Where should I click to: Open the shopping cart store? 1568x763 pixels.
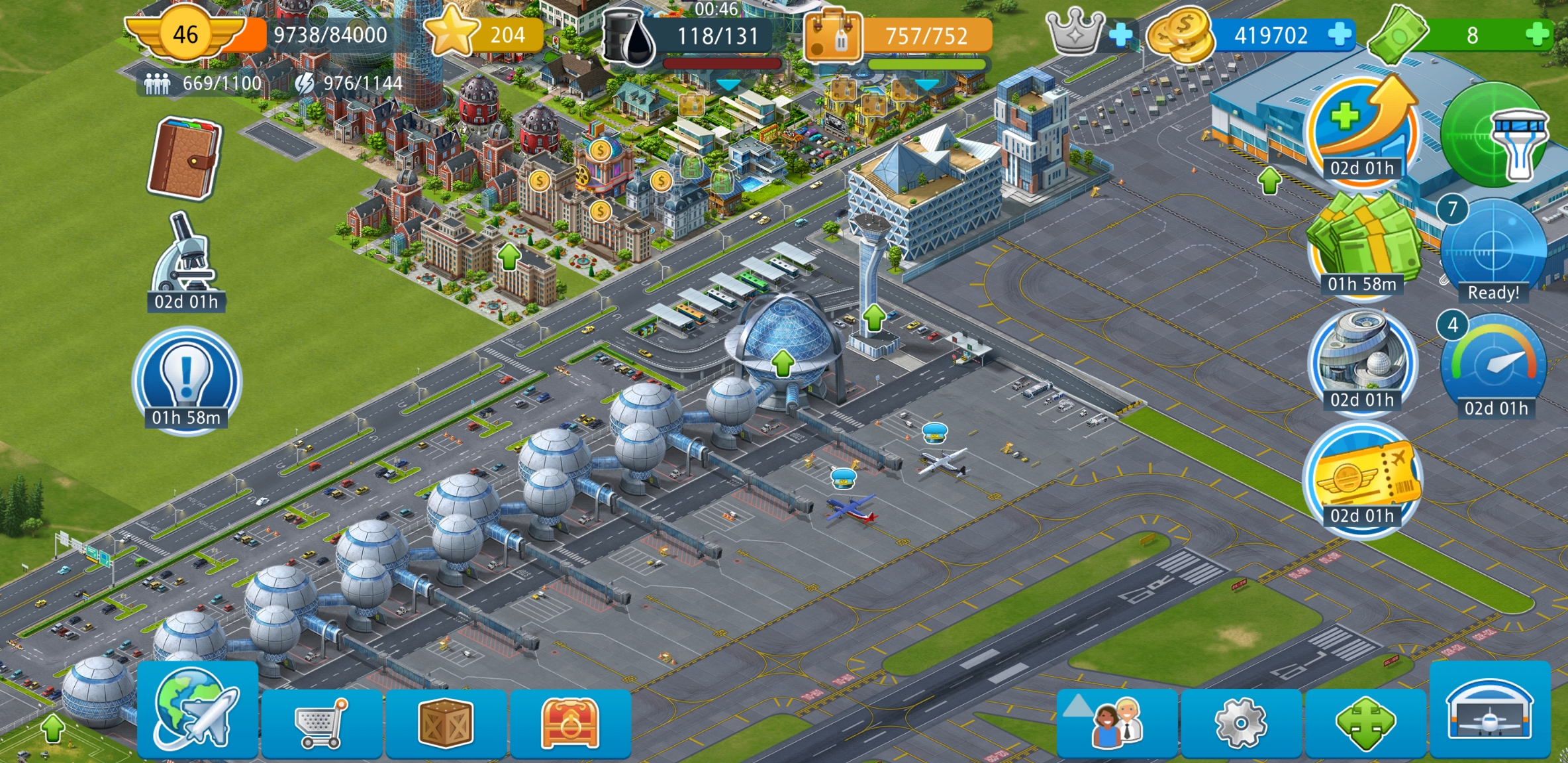click(322, 723)
